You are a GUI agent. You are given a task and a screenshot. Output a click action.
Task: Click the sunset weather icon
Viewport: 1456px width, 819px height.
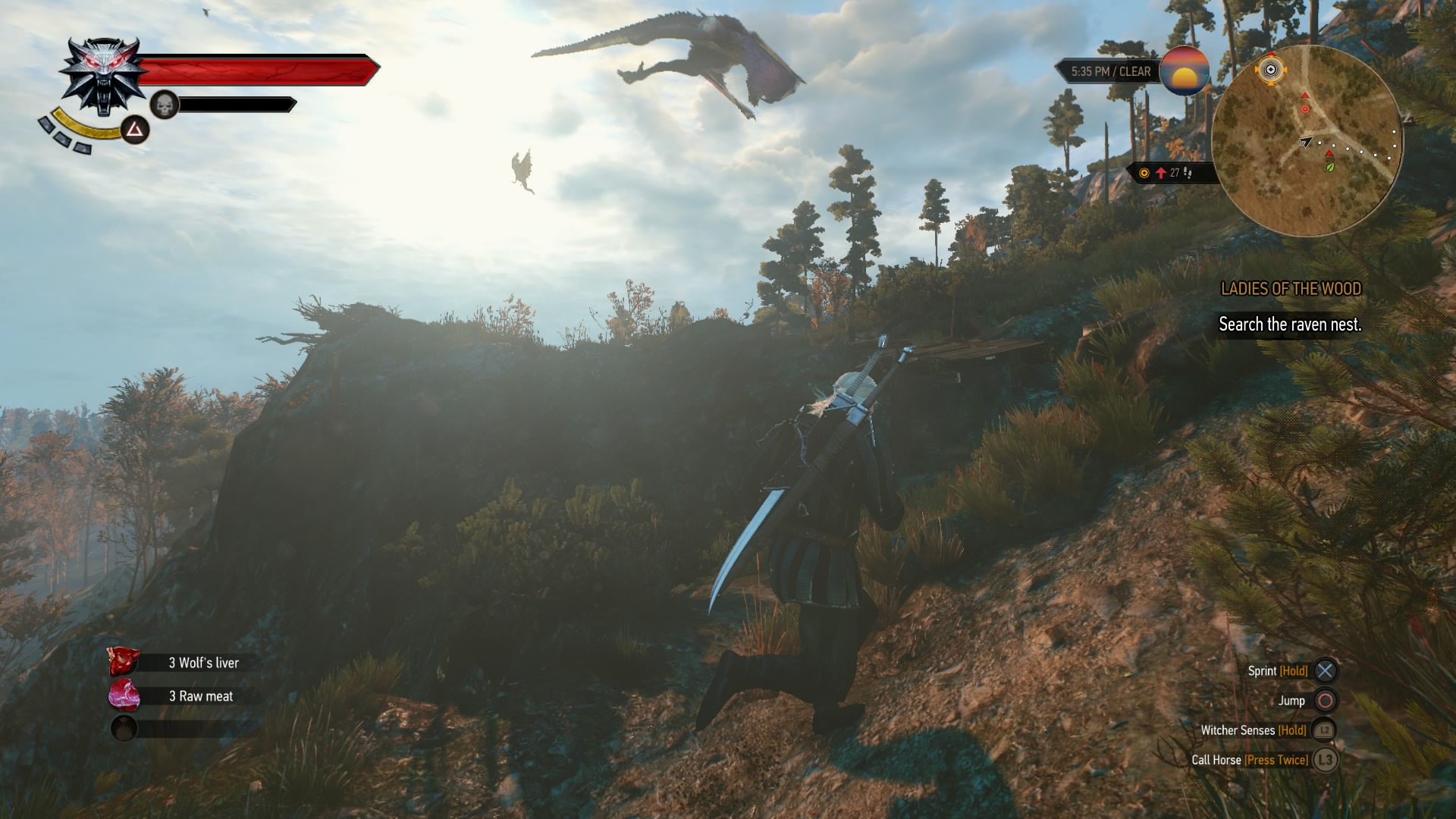[1184, 71]
